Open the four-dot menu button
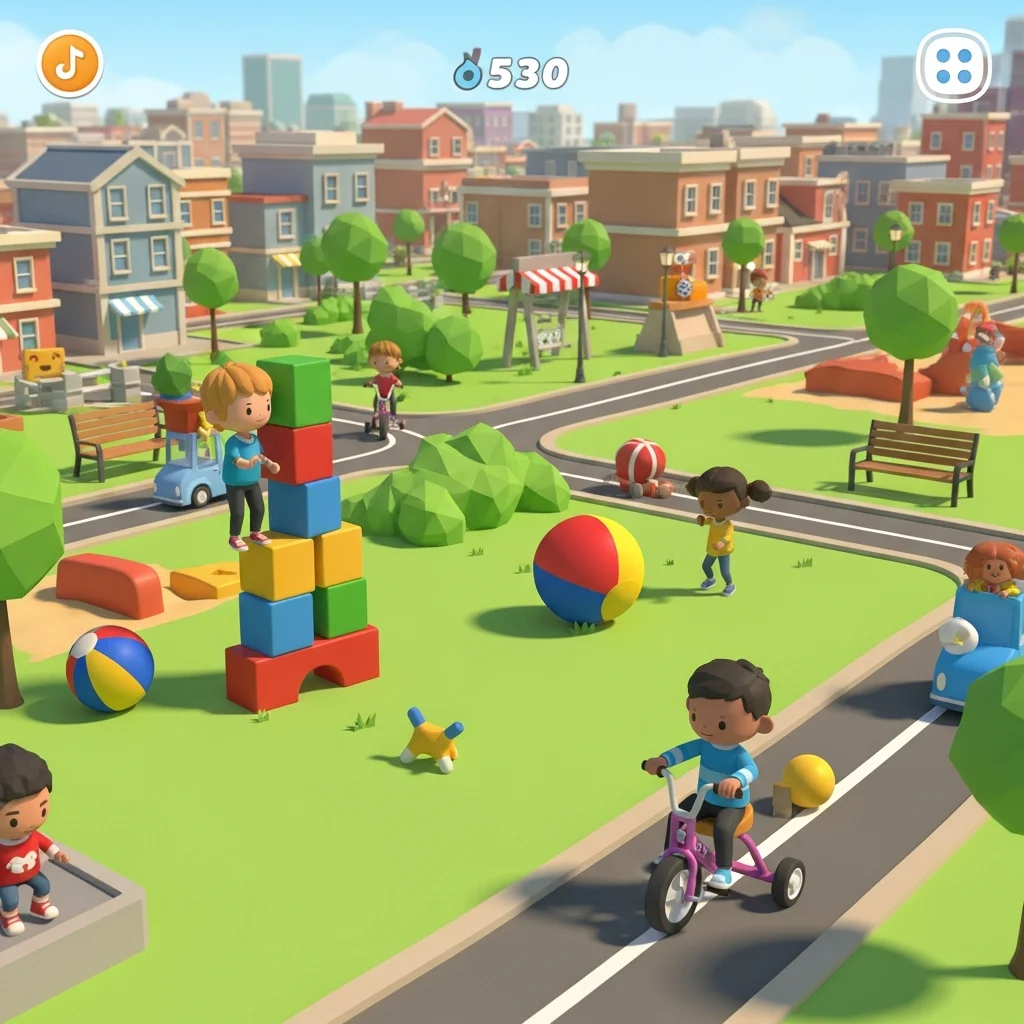Viewport: 1024px width, 1024px height. pos(953,66)
